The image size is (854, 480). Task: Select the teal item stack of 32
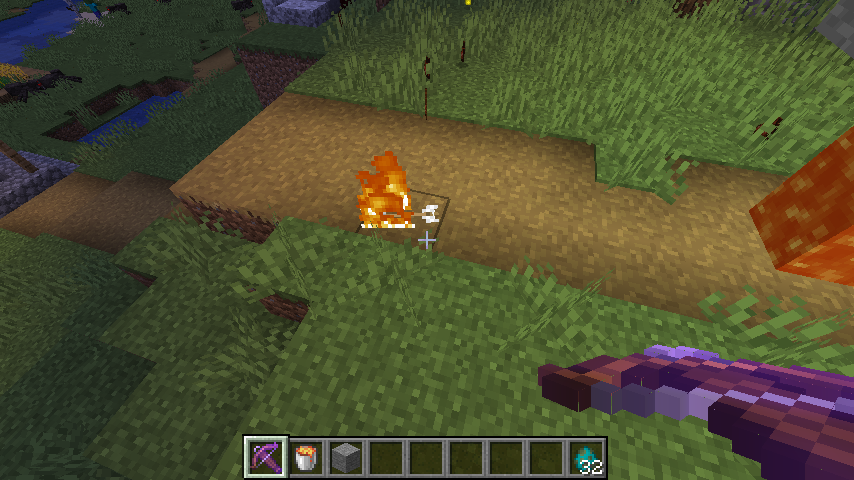coord(587,458)
